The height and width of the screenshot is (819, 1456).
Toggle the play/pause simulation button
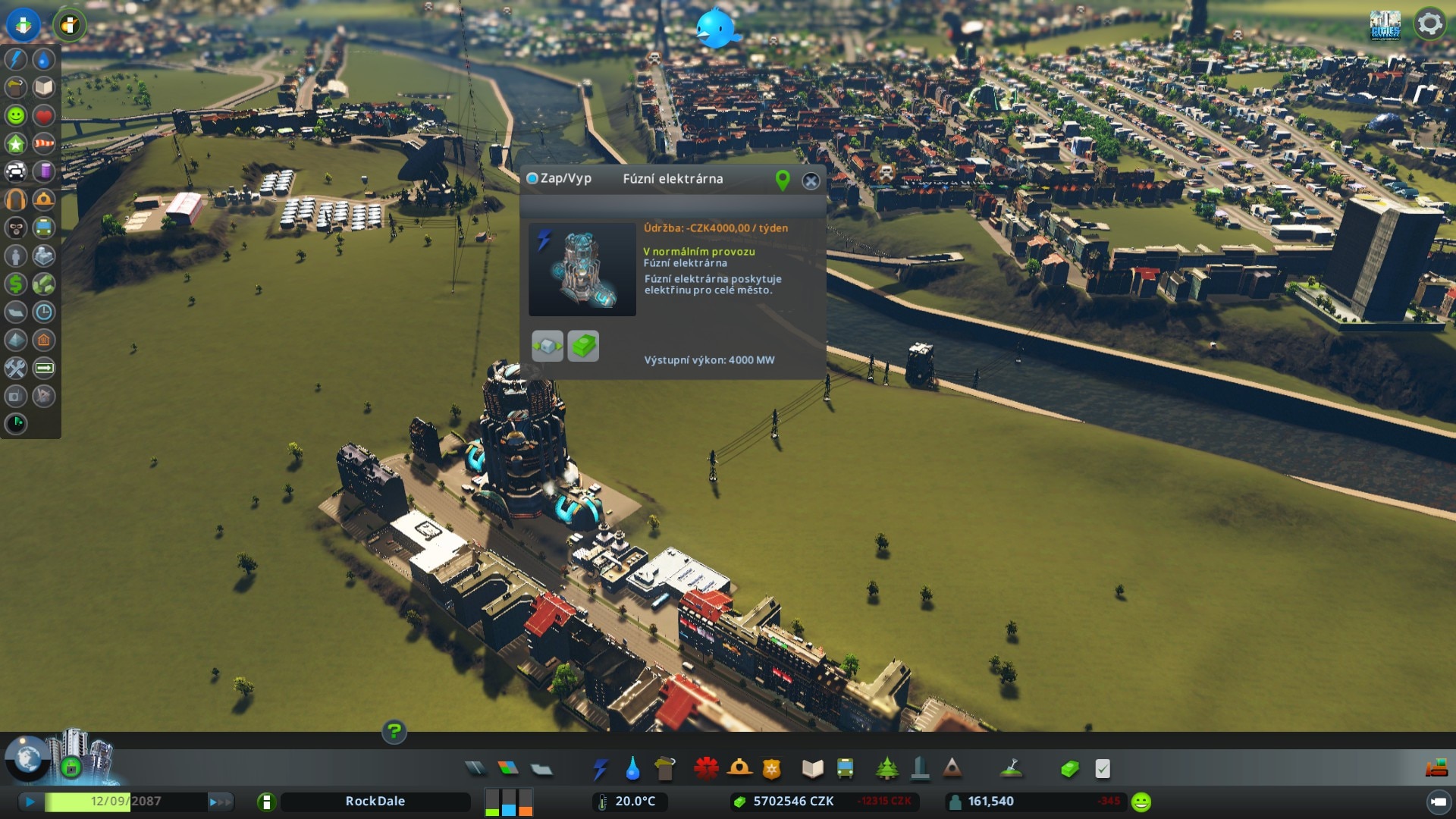pos(30,802)
